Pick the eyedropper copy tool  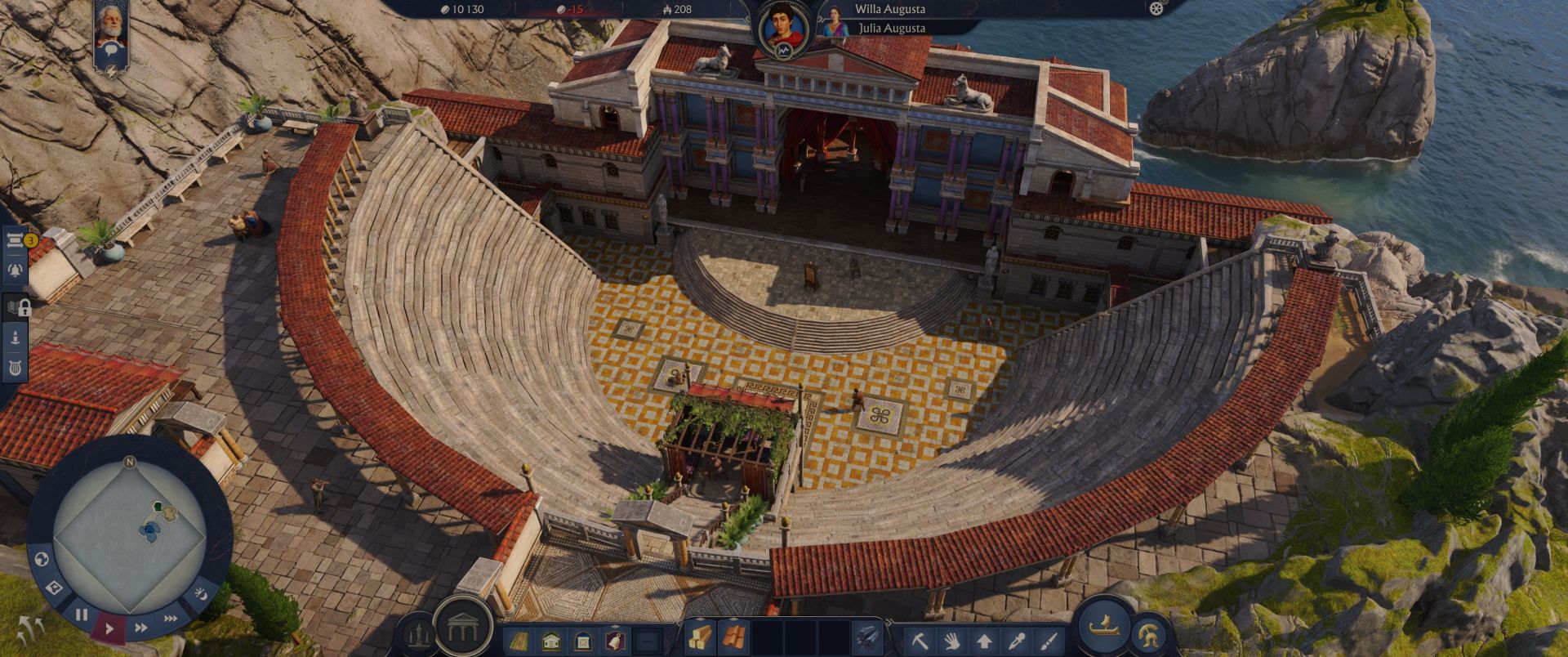1017,641
